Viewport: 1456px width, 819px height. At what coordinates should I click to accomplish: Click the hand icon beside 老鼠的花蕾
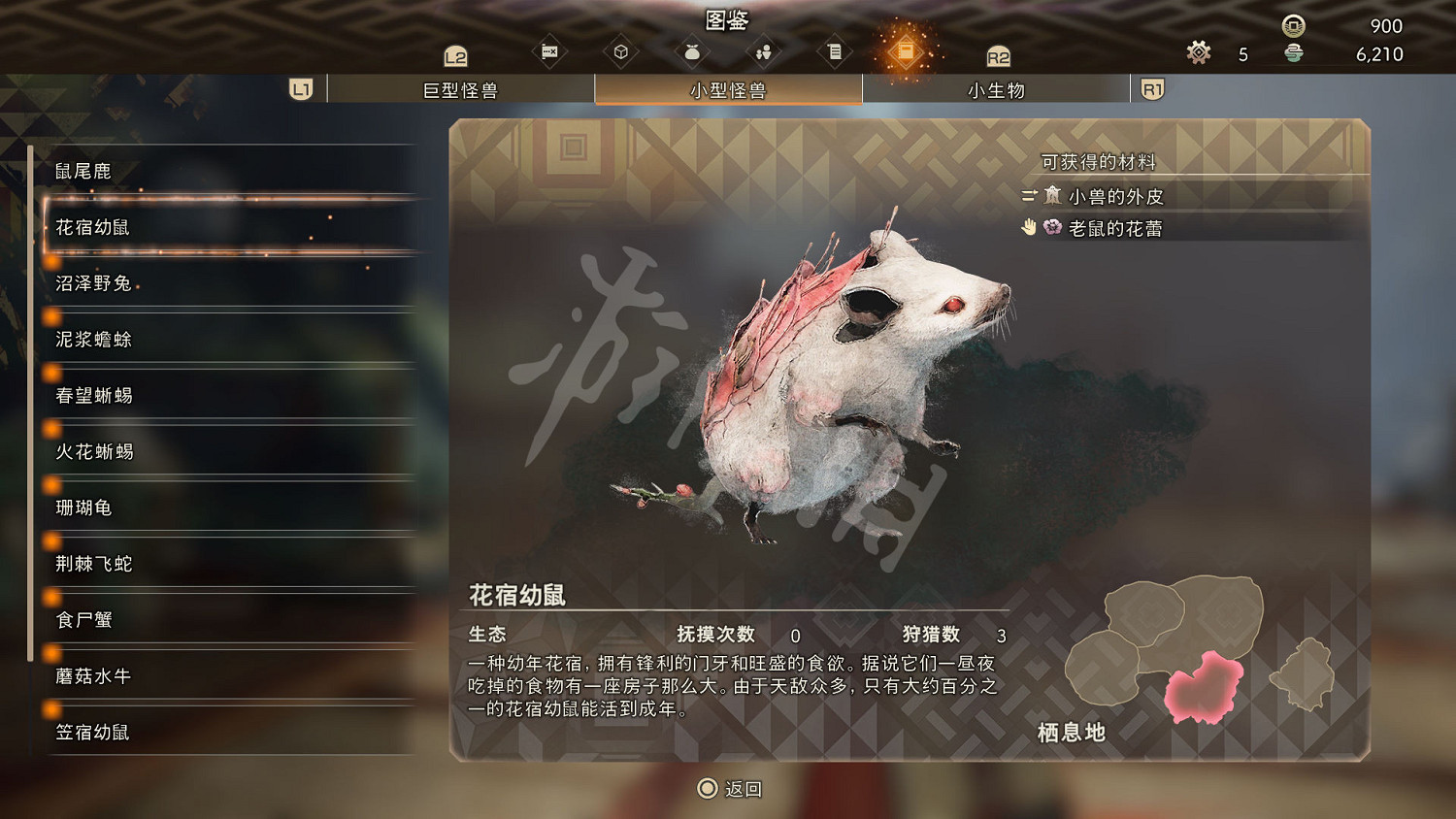tap(1027, 228)
